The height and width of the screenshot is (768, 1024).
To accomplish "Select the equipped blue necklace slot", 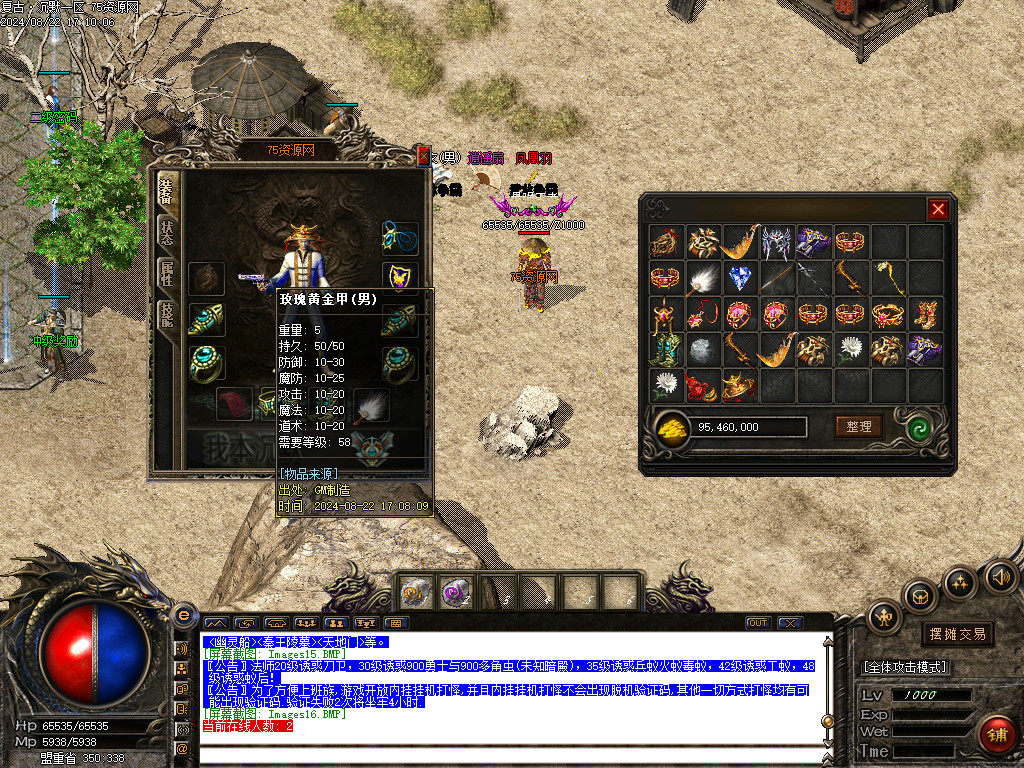I will coord(399,238).
